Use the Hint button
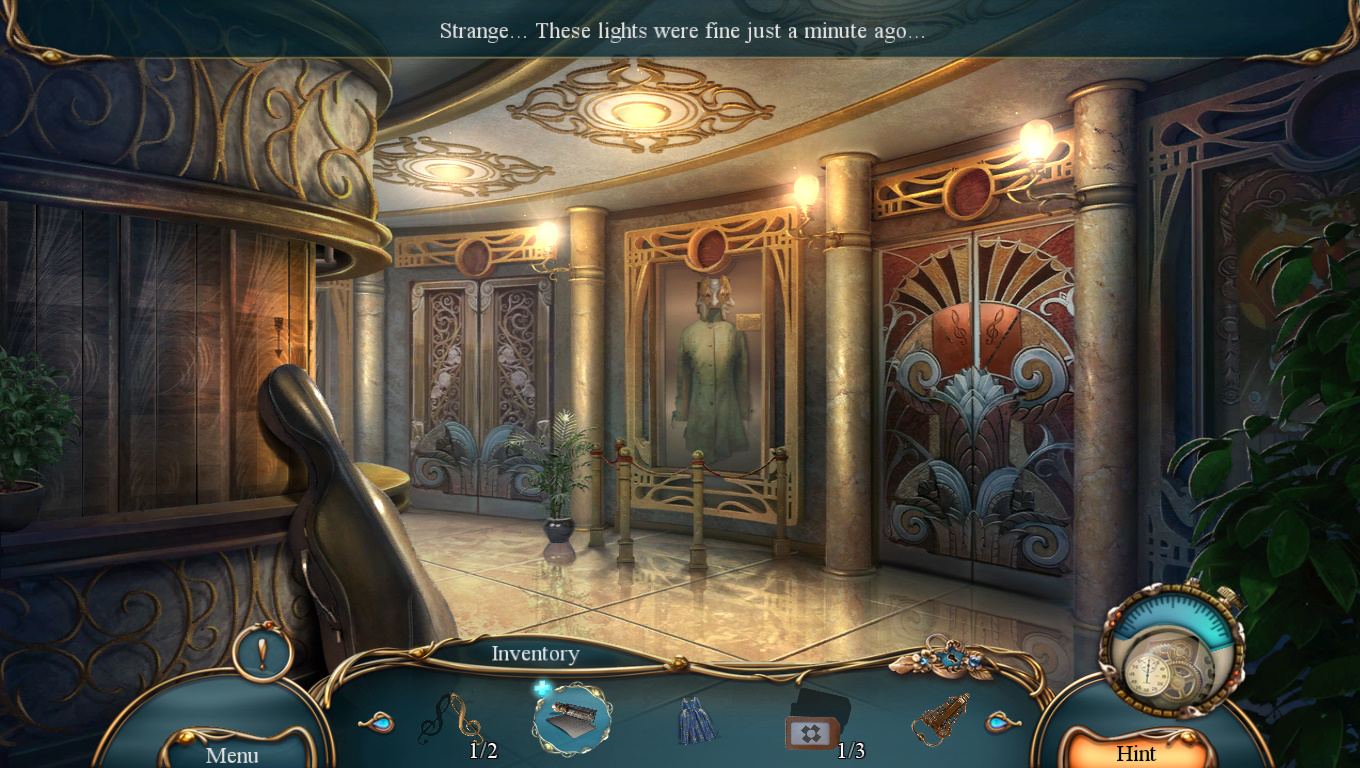Image resolution: width=1360 pixels, height=768 pixels. point(1135,753)
